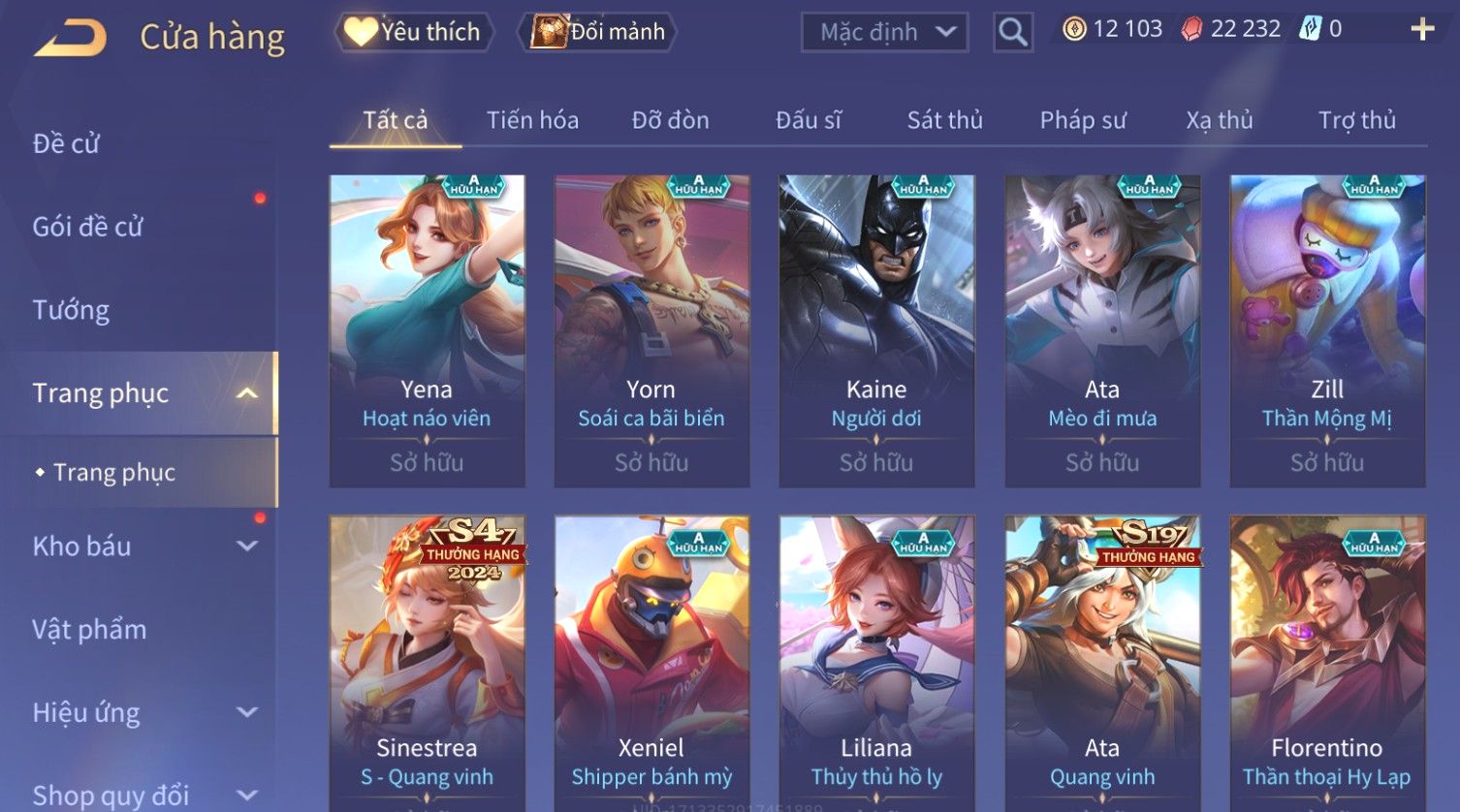Click the magnifying glass search button
This screenshot has width=1460, height=812.
1012,33
